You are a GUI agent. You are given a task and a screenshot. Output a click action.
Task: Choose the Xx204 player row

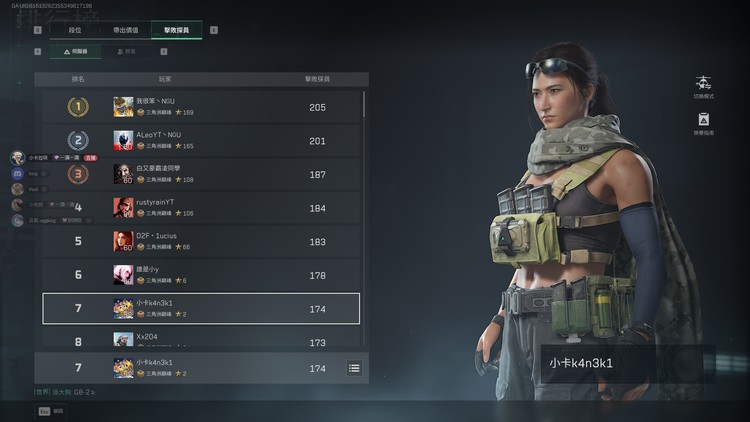[200, 340]
